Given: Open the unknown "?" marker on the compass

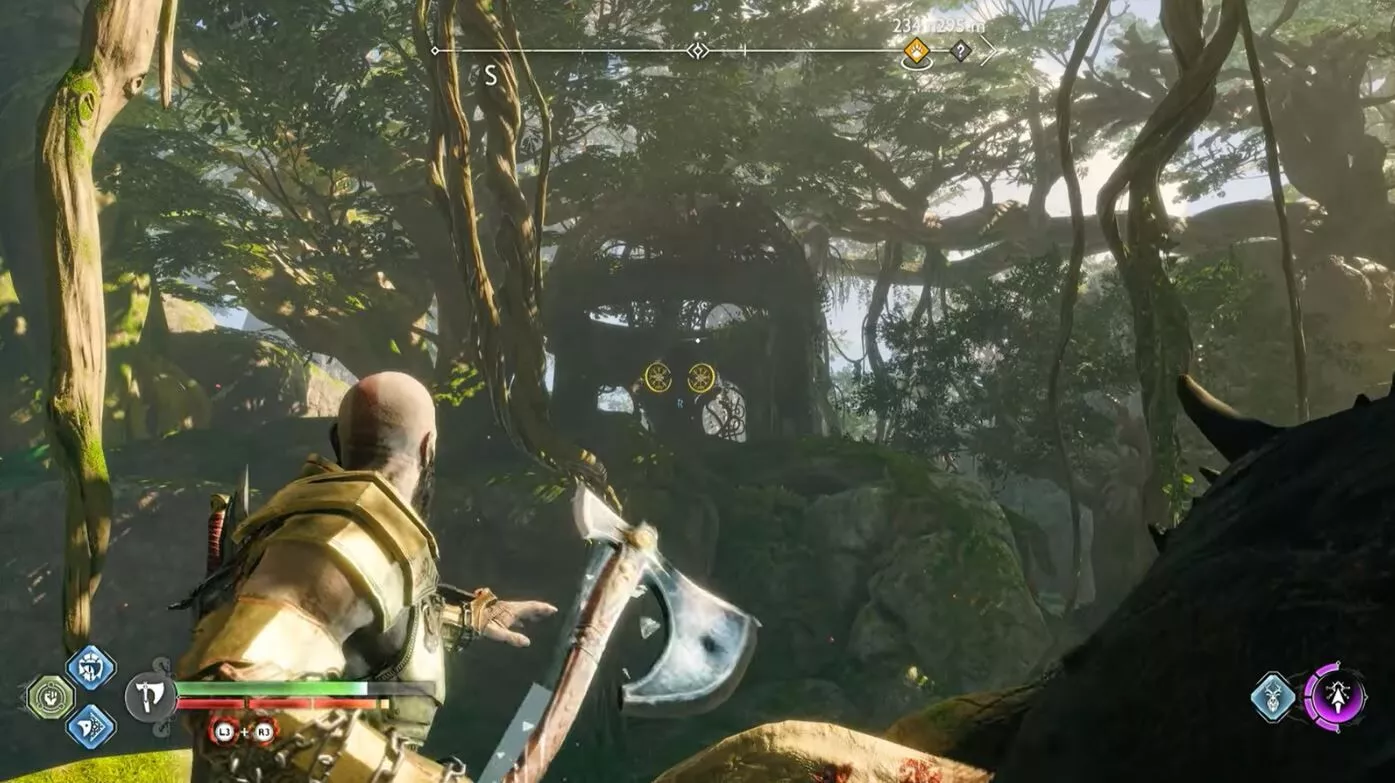Looking at the screenshot, I should pos(960,51).
